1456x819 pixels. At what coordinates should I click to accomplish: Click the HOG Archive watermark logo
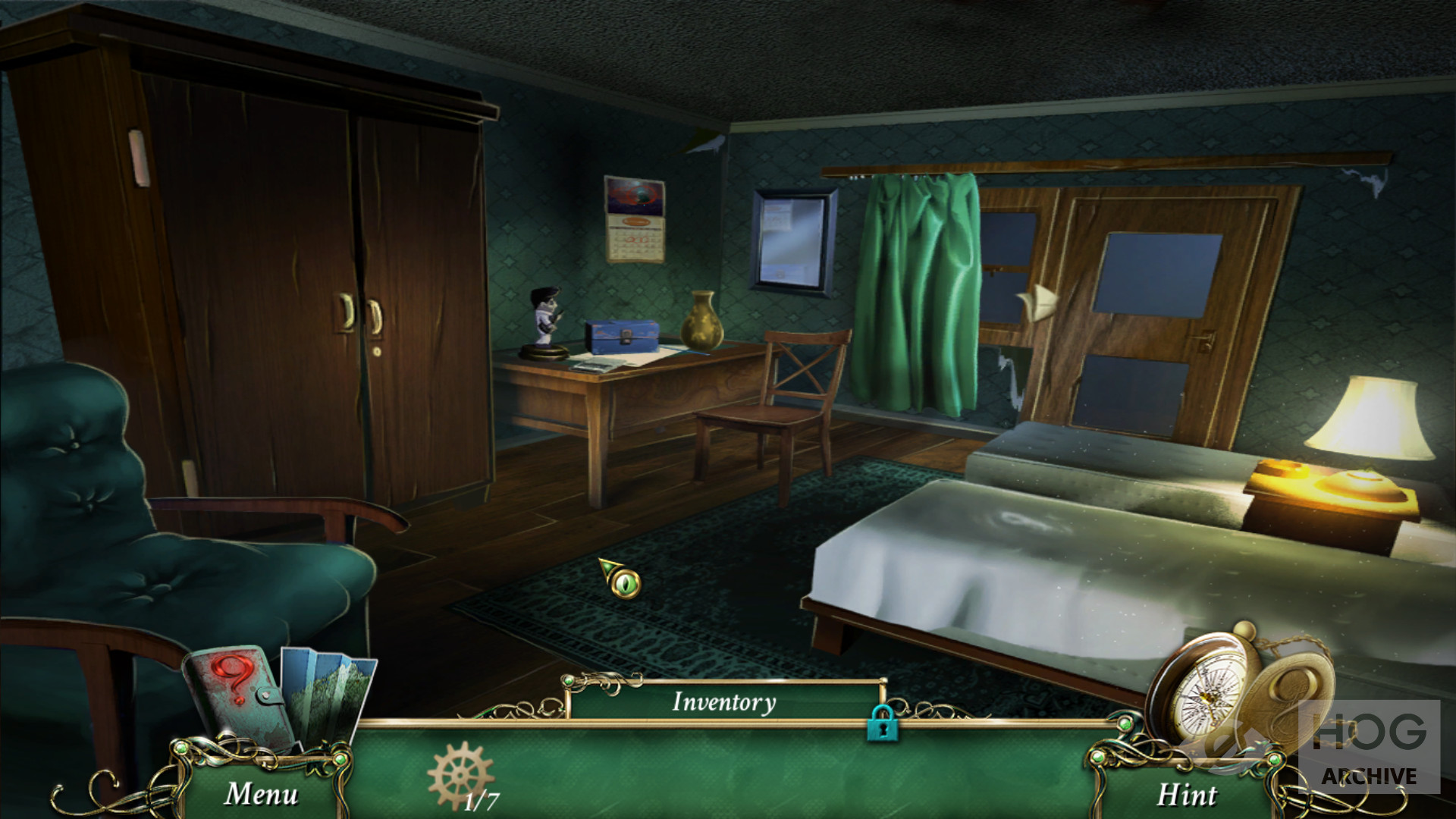1369,747
